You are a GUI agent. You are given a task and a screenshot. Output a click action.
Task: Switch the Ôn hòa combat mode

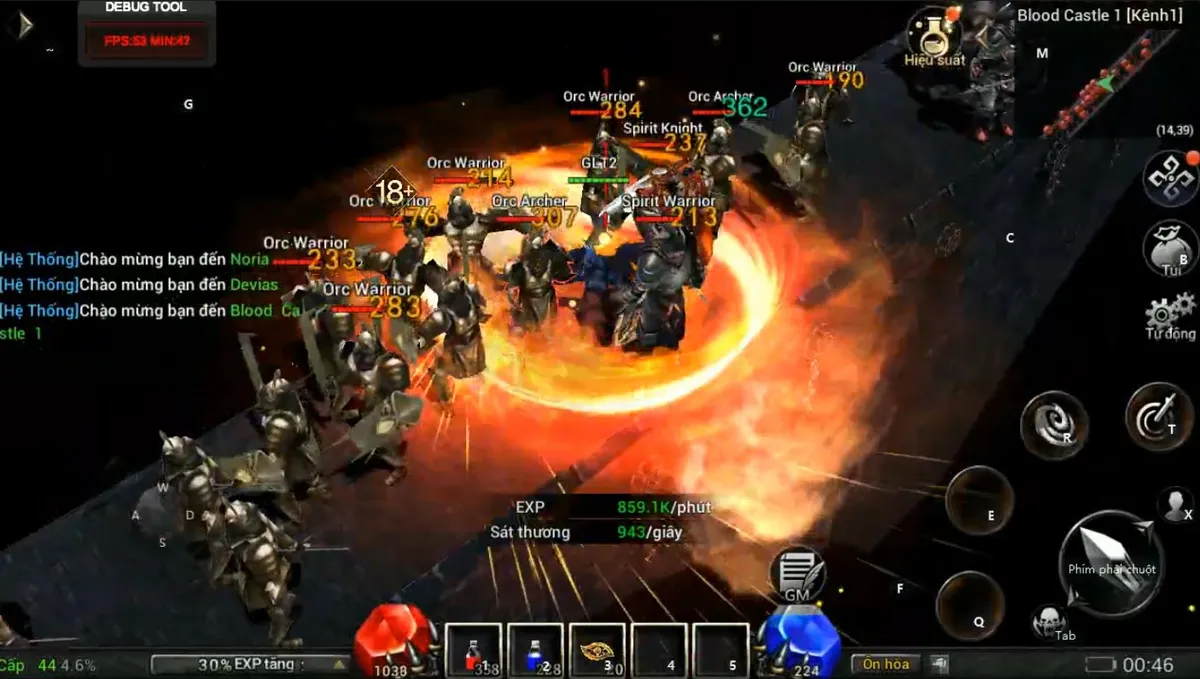pos(885,664)
